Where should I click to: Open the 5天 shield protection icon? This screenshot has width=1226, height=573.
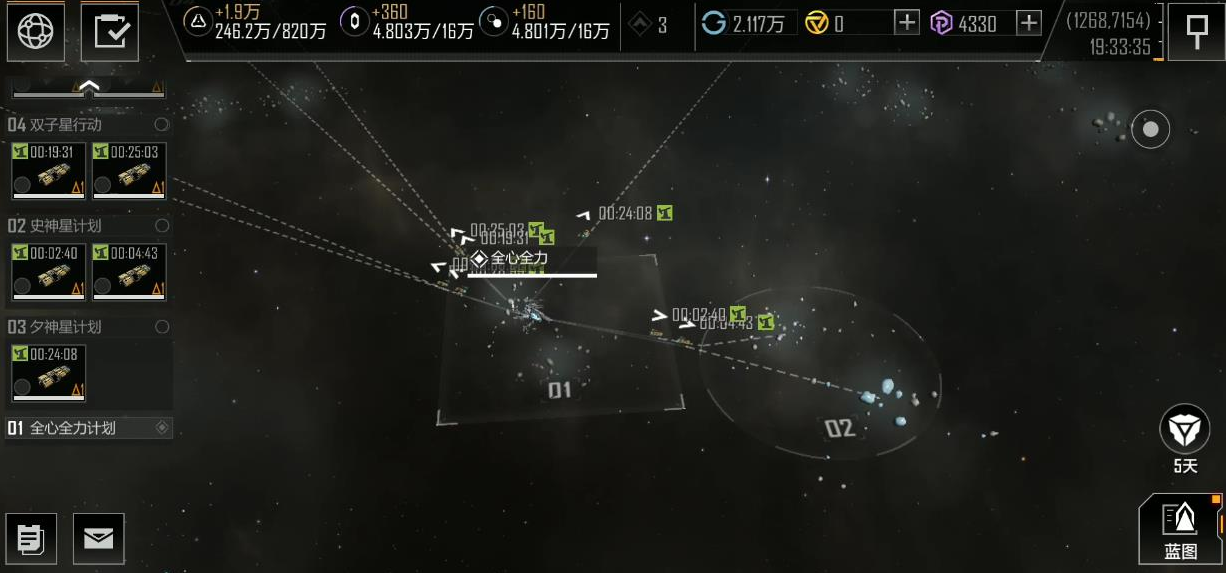point(1184,430)
